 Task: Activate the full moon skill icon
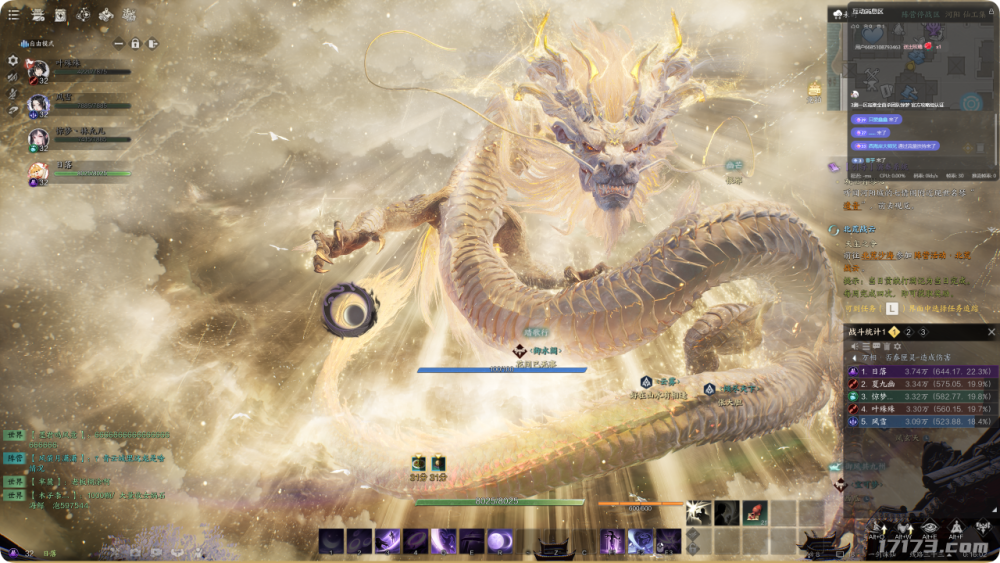click(x=499, y=541)
